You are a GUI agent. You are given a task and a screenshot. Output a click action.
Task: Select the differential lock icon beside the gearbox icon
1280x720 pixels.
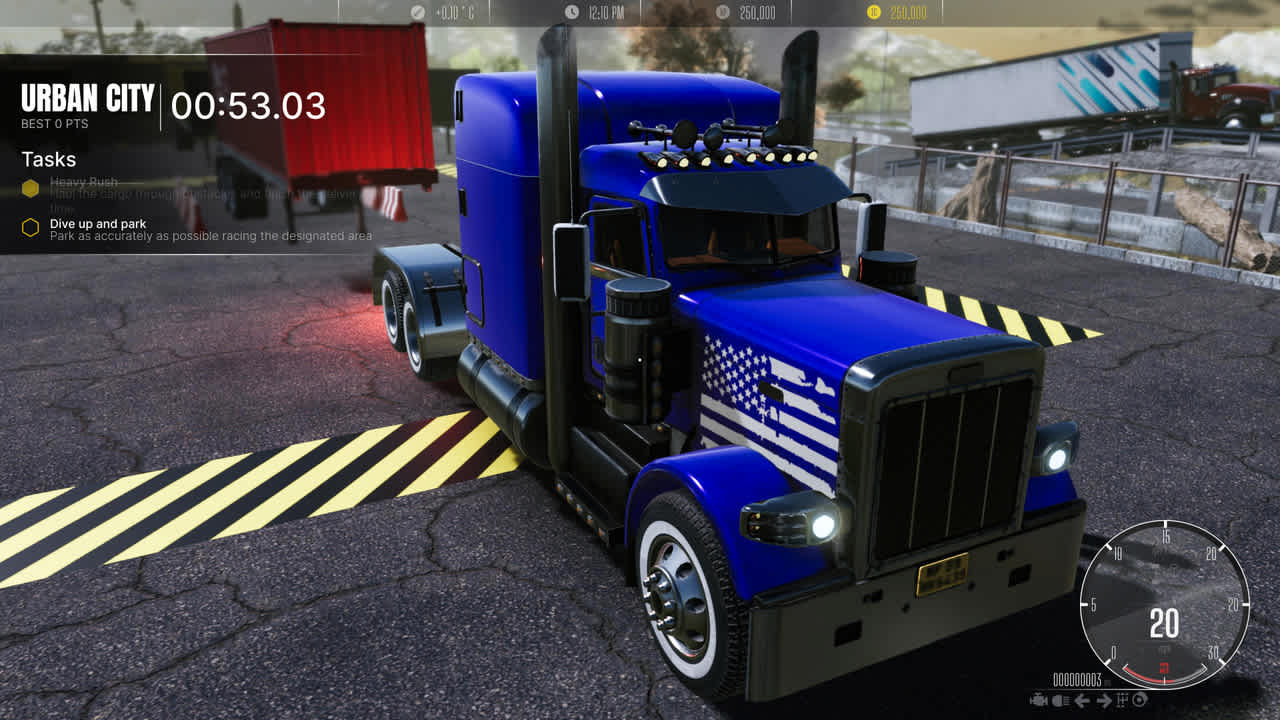tap(1140, 700)
